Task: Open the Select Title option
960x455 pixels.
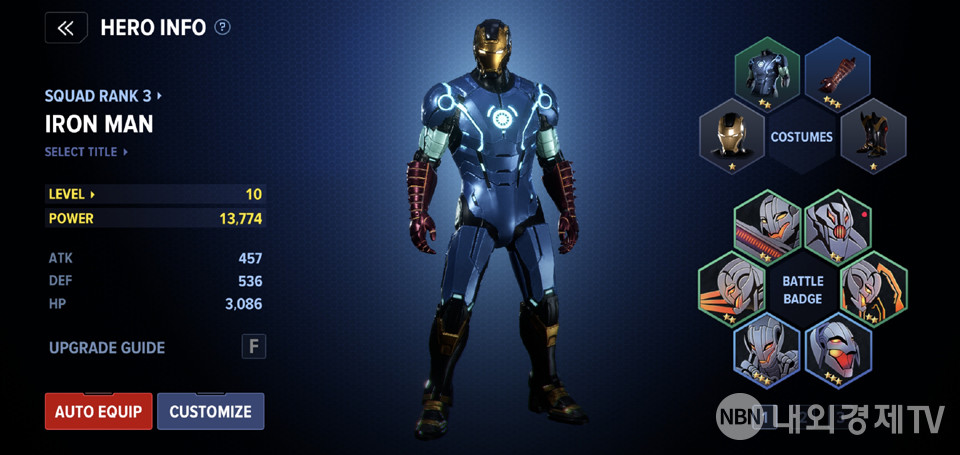Action: click(x=87, y=152)
